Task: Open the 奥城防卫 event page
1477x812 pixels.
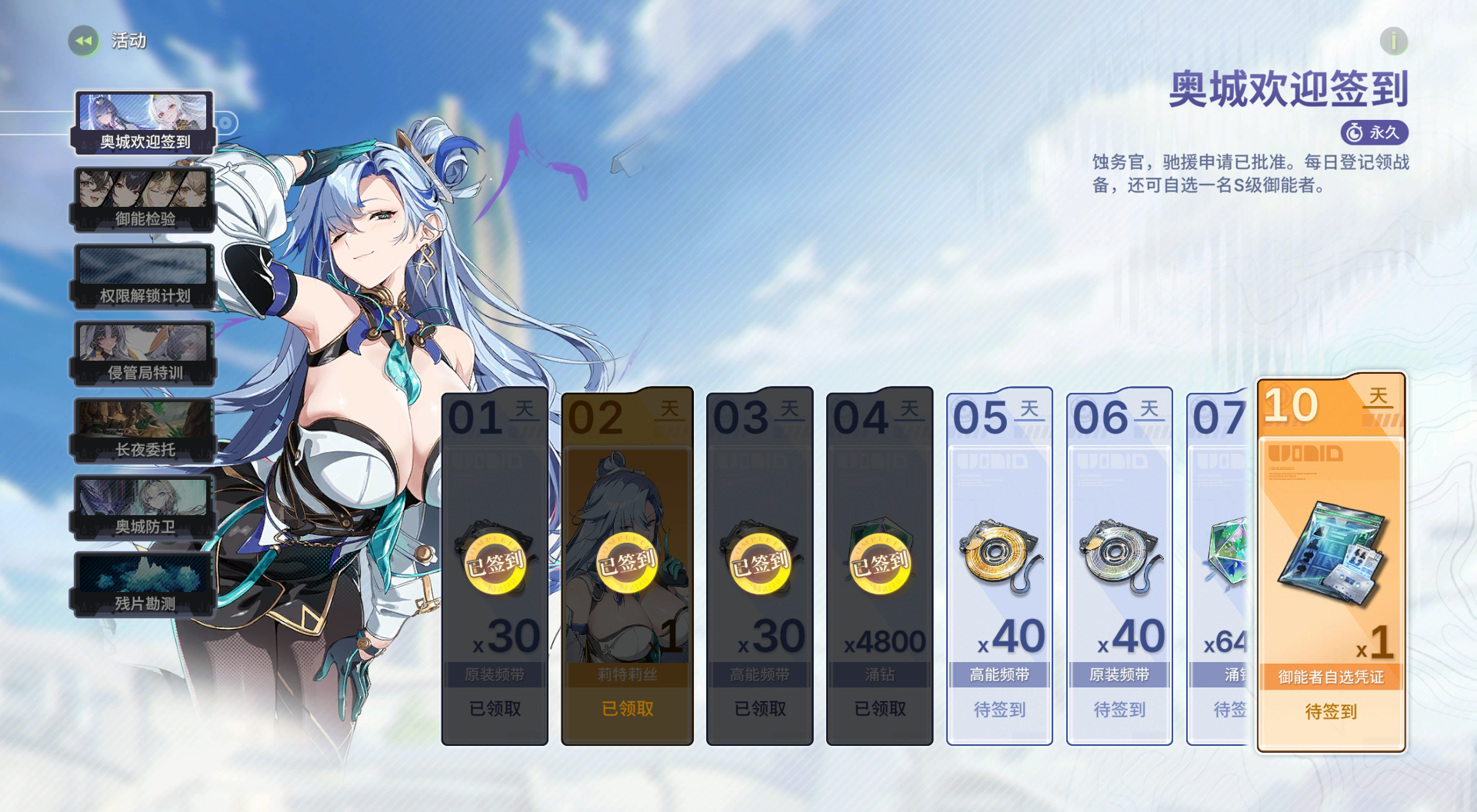Action: point(143,505)
